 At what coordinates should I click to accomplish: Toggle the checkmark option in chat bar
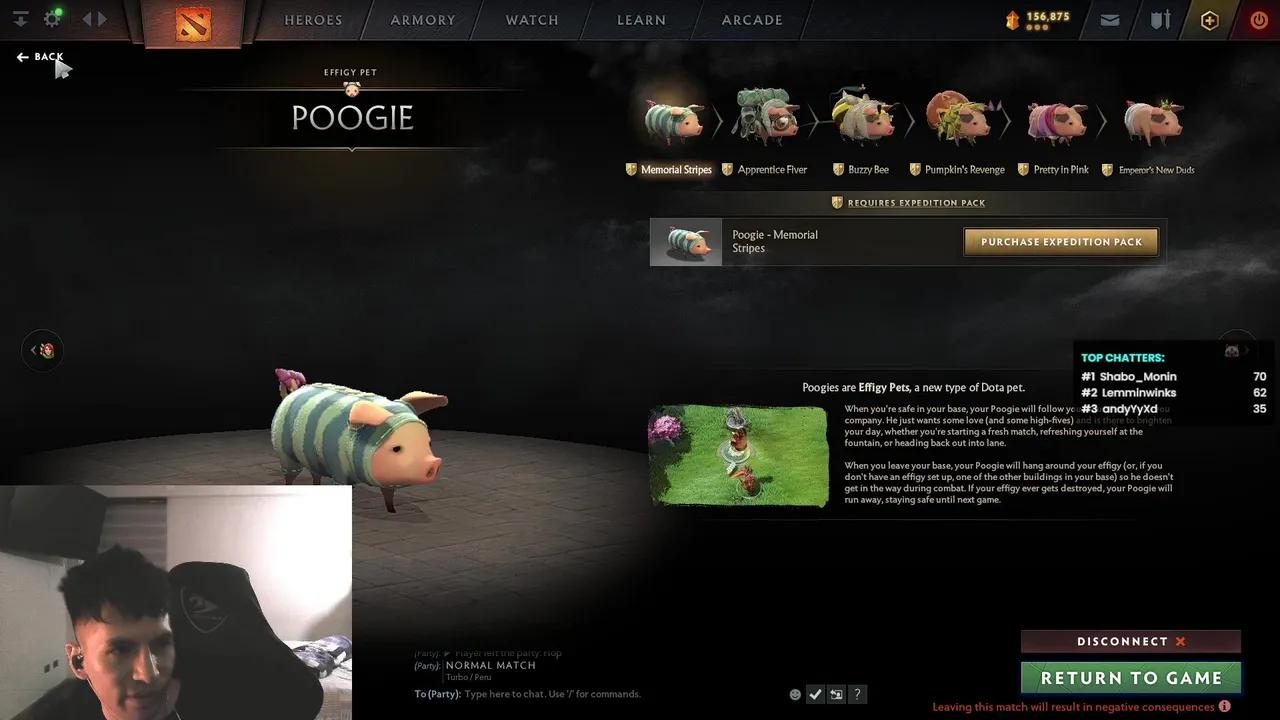click(x=815, y=694)
